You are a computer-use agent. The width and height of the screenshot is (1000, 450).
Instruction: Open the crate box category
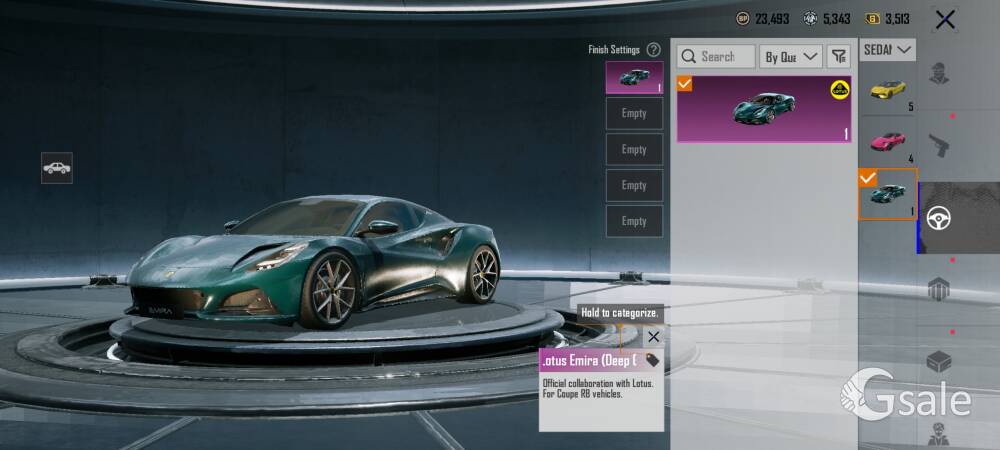[939, 361]
